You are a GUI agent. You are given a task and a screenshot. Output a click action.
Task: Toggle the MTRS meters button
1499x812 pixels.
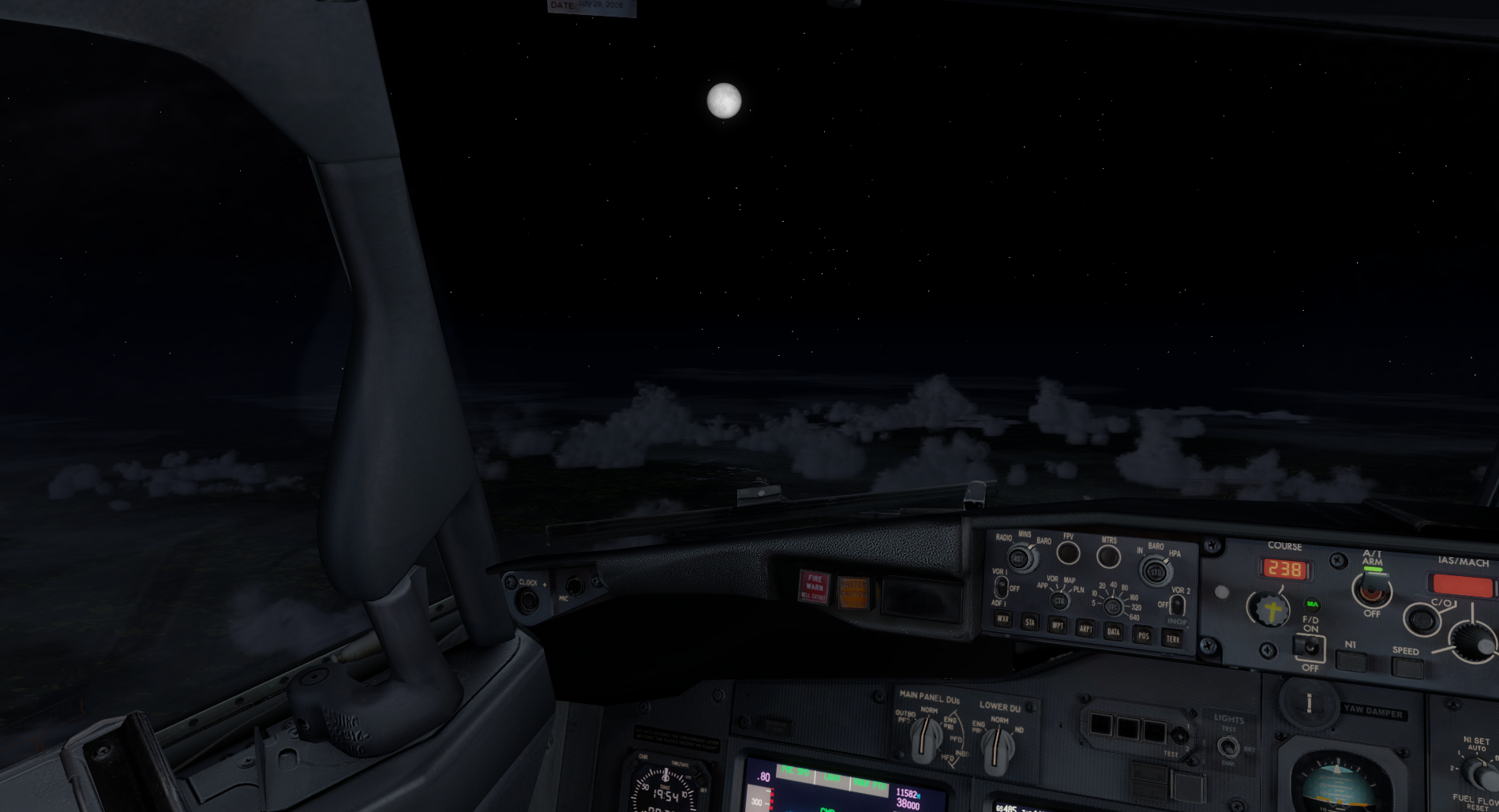coord(1108,557)
